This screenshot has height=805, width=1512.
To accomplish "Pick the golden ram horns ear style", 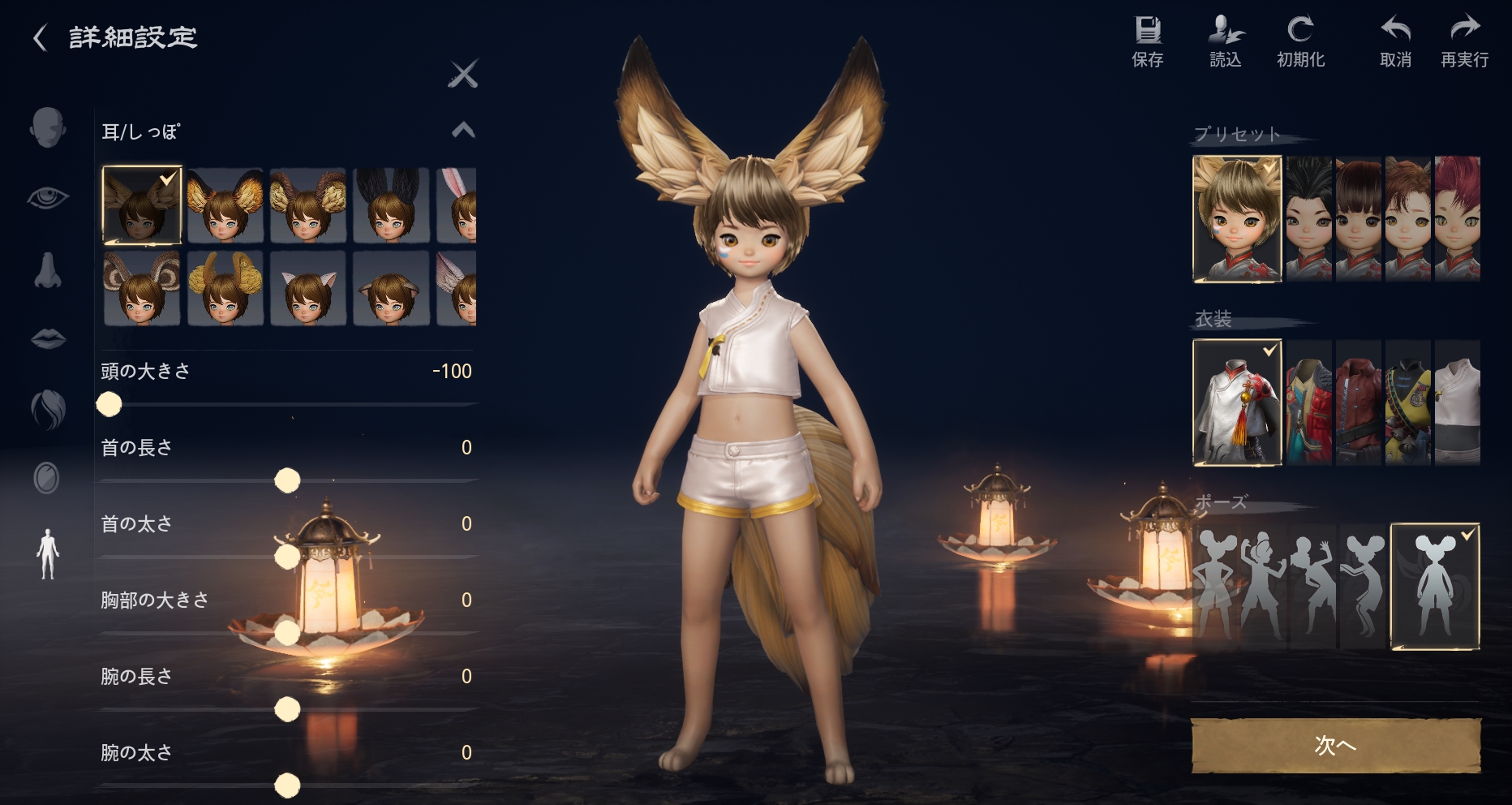I will (225, 288).
